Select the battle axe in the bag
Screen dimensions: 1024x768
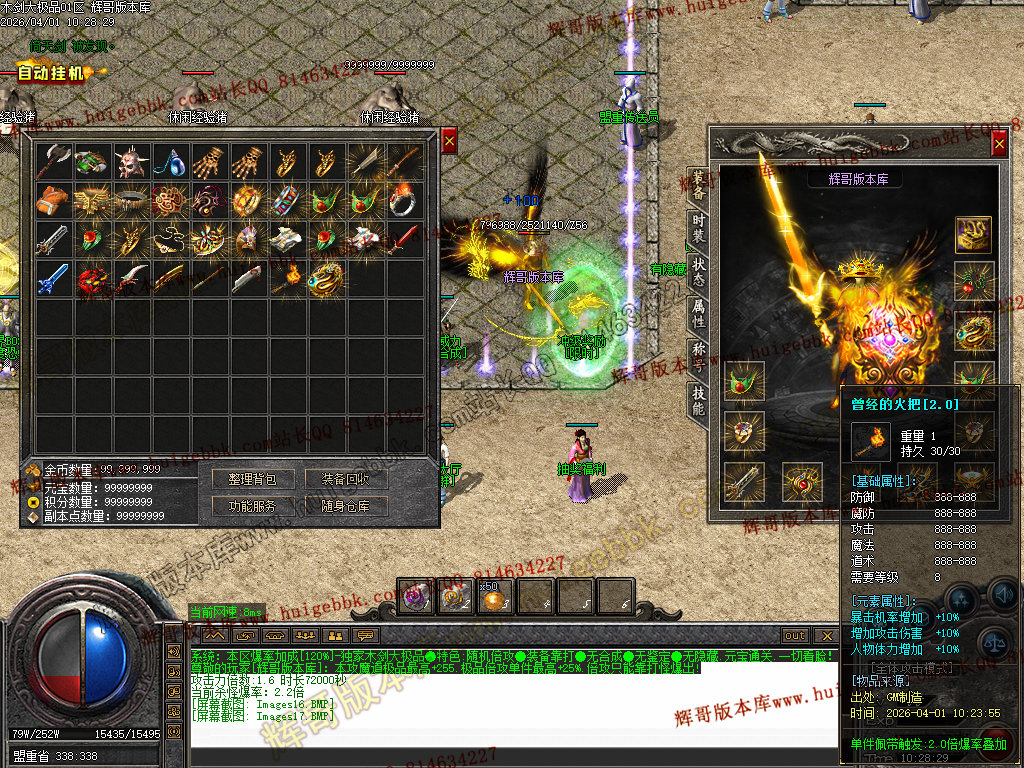point(53,161)
